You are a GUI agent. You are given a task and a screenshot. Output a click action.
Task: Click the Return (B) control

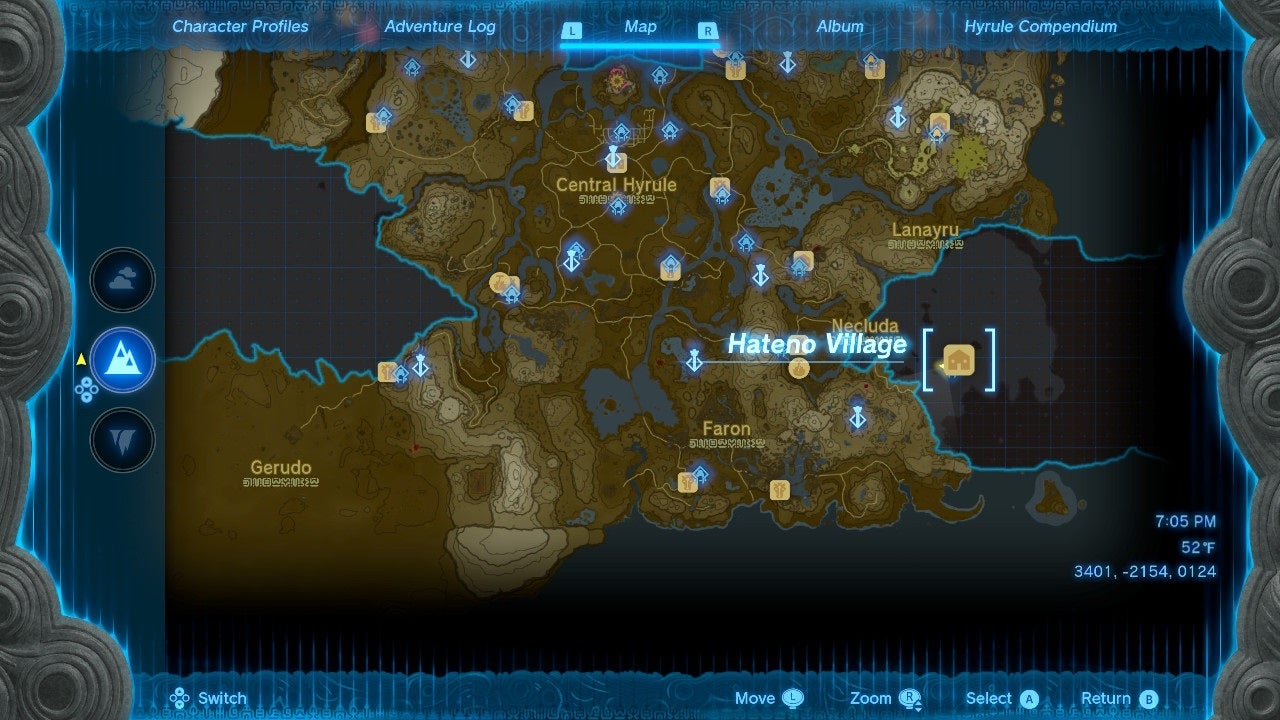1117,697
